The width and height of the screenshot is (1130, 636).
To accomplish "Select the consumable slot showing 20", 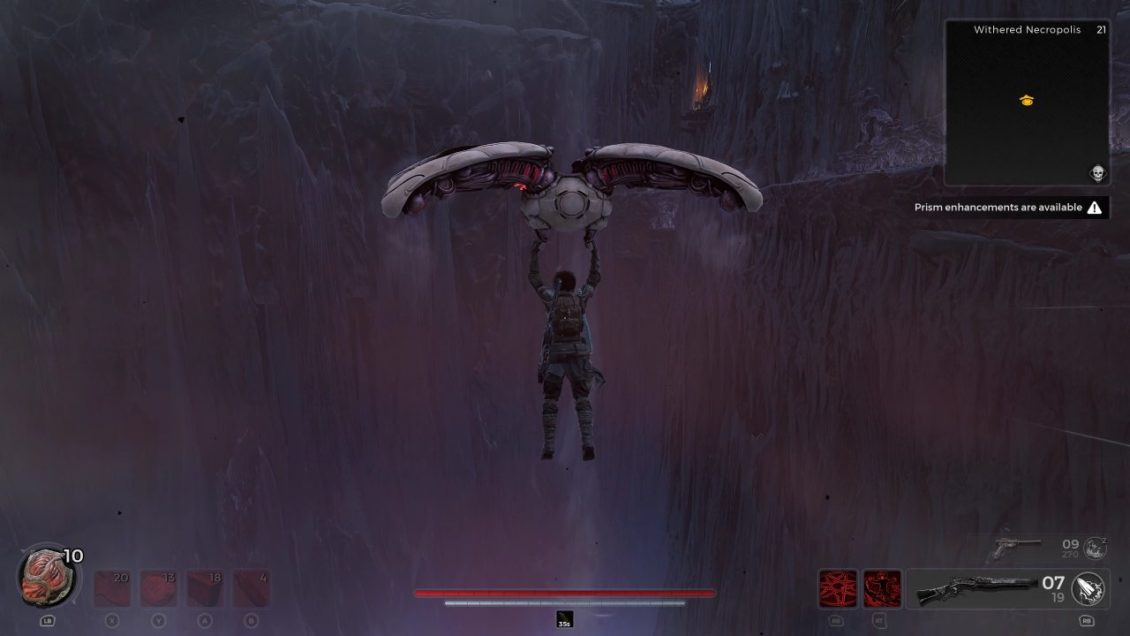I will coord(112,588).
